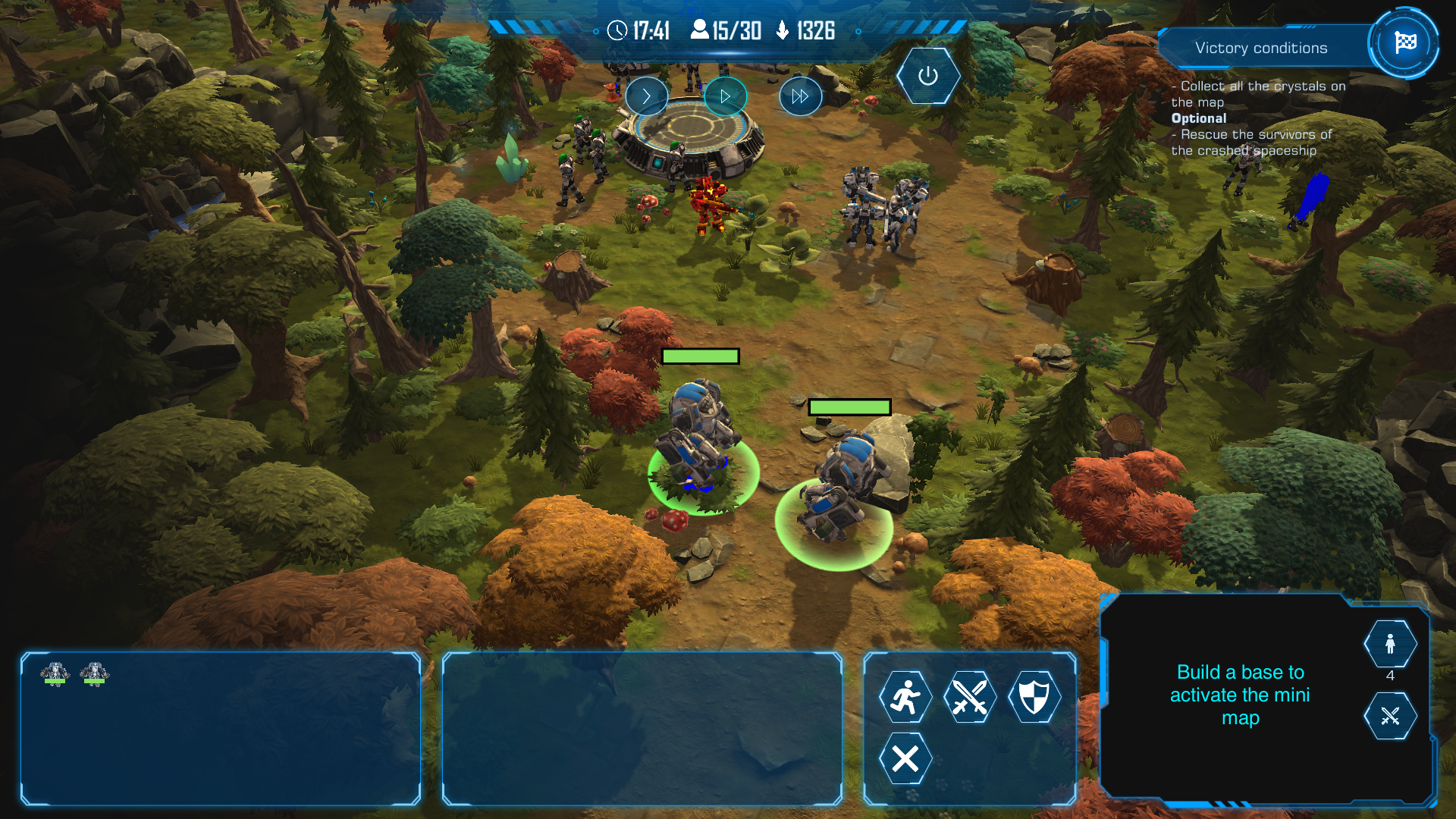1456x819 pixels.
Task: Click the idle workers person icon
Action: 1389,645
